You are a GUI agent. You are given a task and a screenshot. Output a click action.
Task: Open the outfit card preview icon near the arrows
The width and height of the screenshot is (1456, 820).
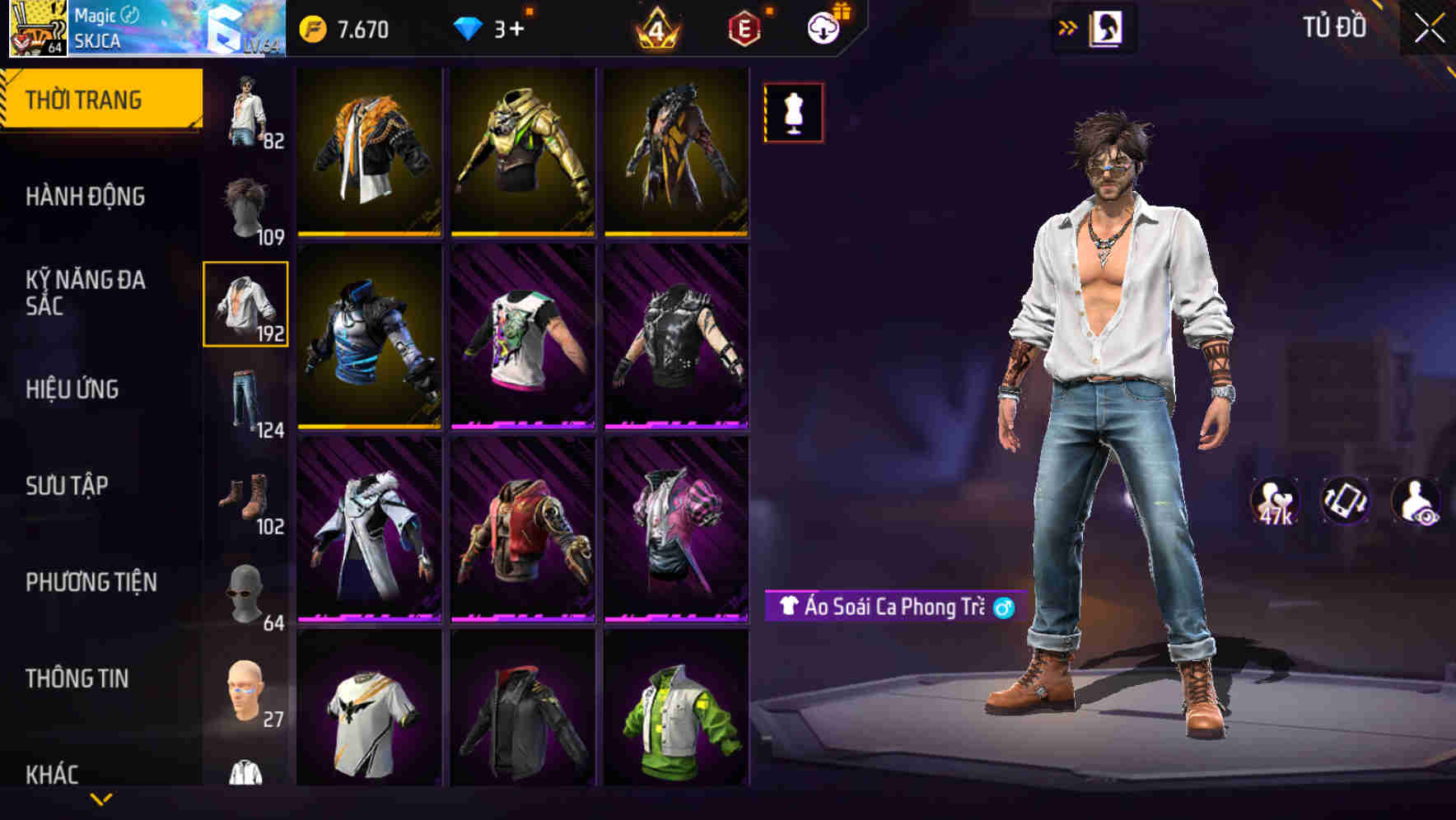[x=1107, y=27]
